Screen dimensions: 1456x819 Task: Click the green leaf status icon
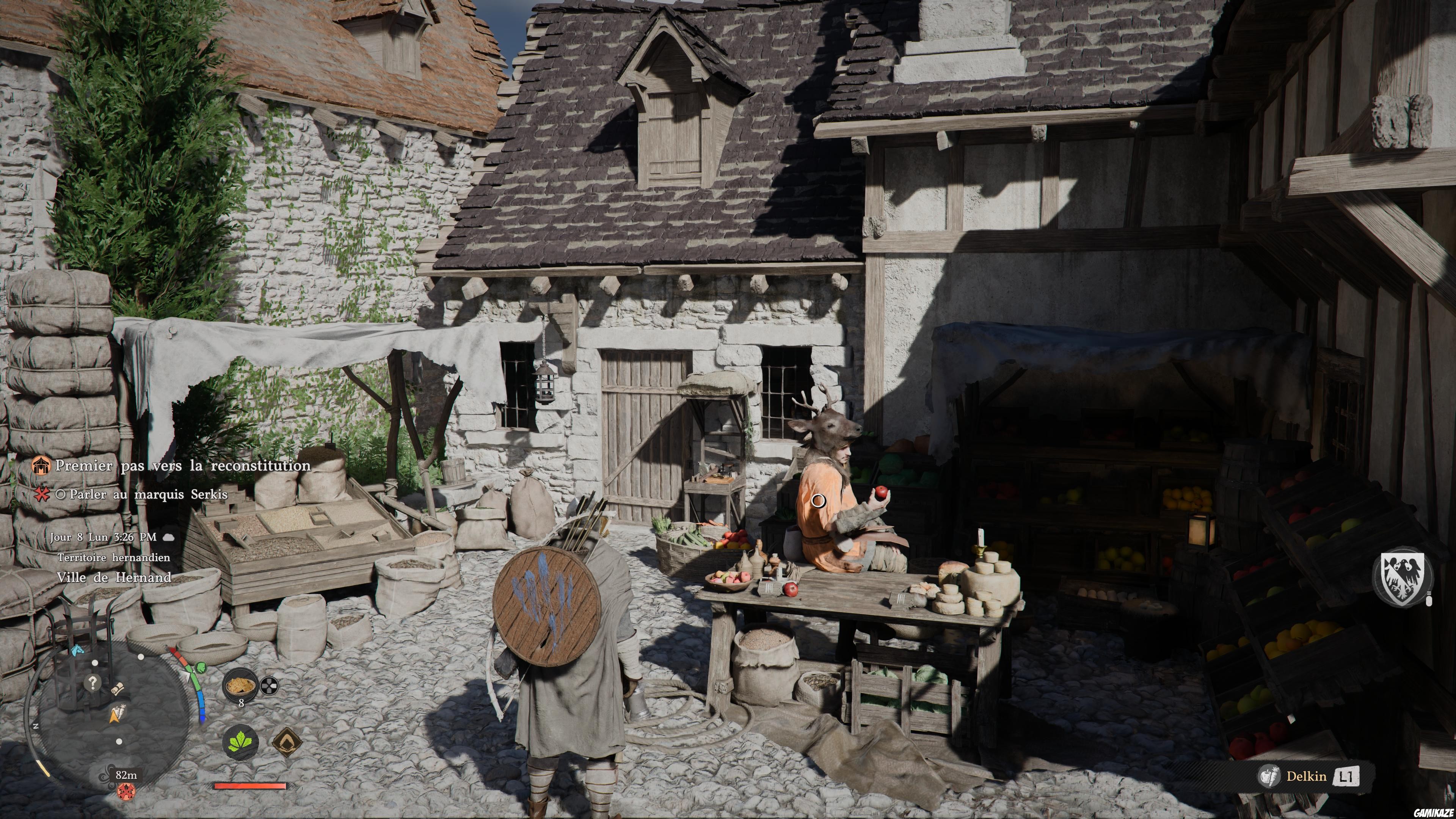point(240,742)
